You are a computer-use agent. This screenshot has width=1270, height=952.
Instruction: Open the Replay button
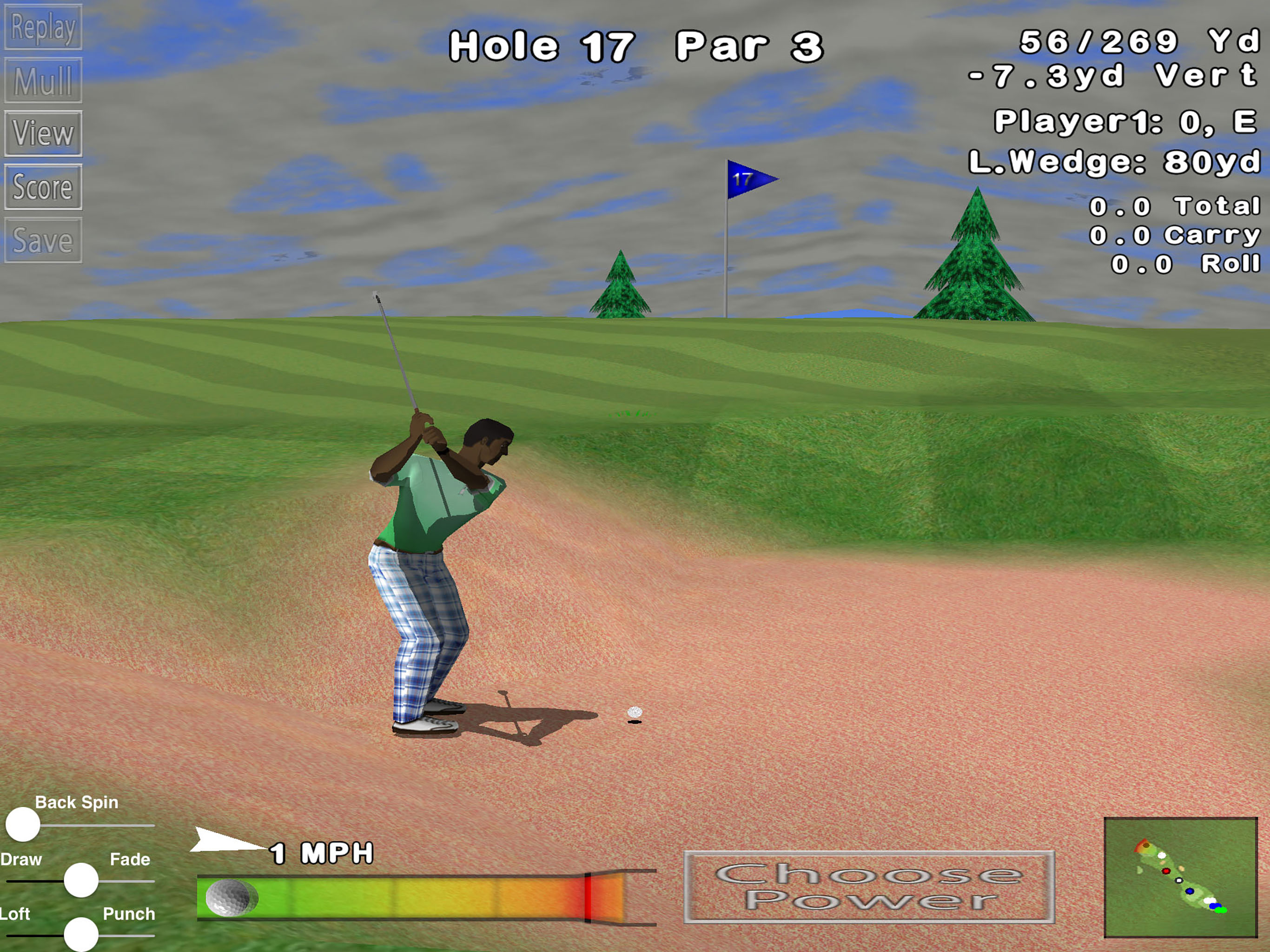pos(43,27)
